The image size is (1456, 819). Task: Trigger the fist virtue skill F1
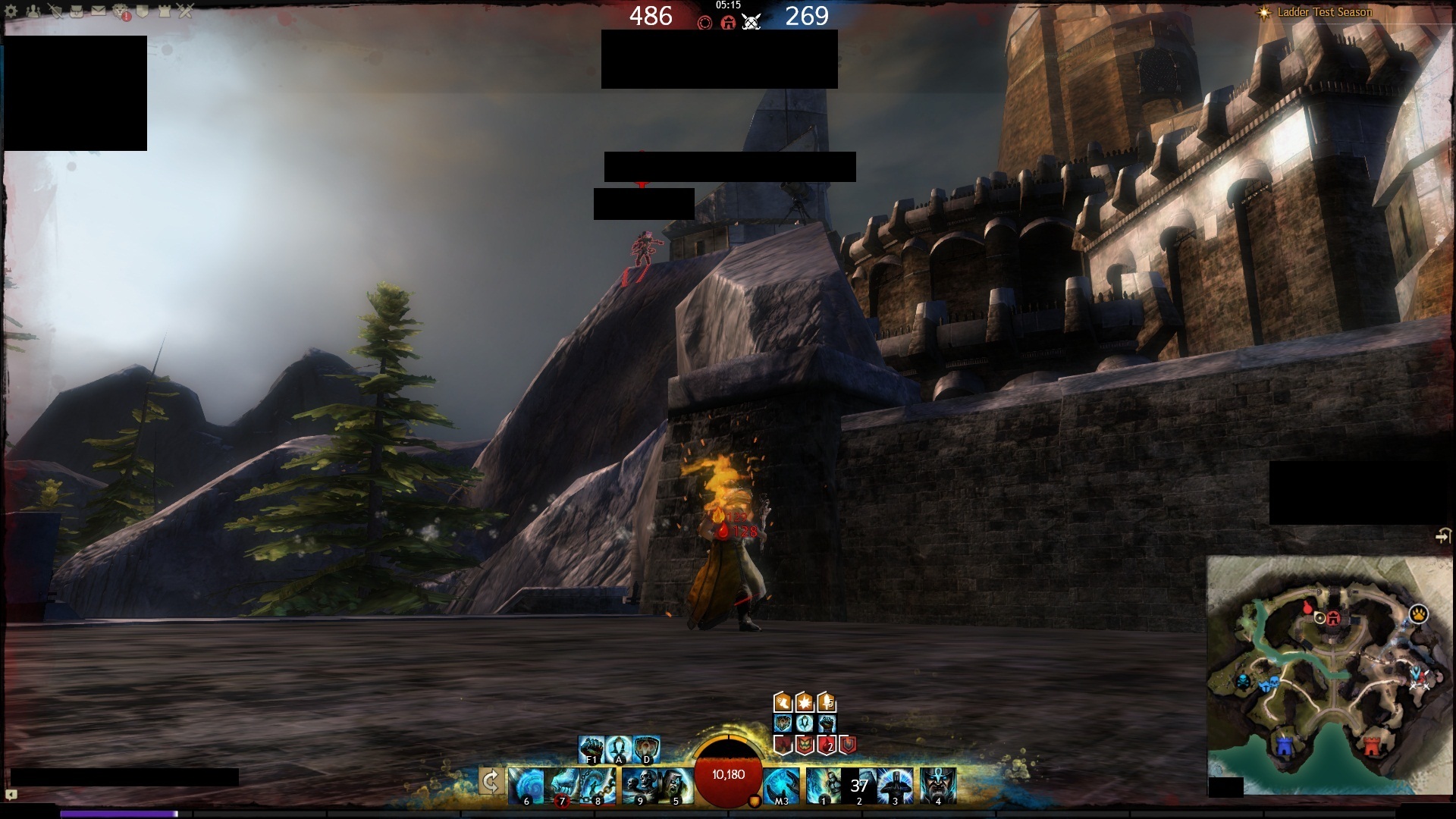tap(591, 748)
